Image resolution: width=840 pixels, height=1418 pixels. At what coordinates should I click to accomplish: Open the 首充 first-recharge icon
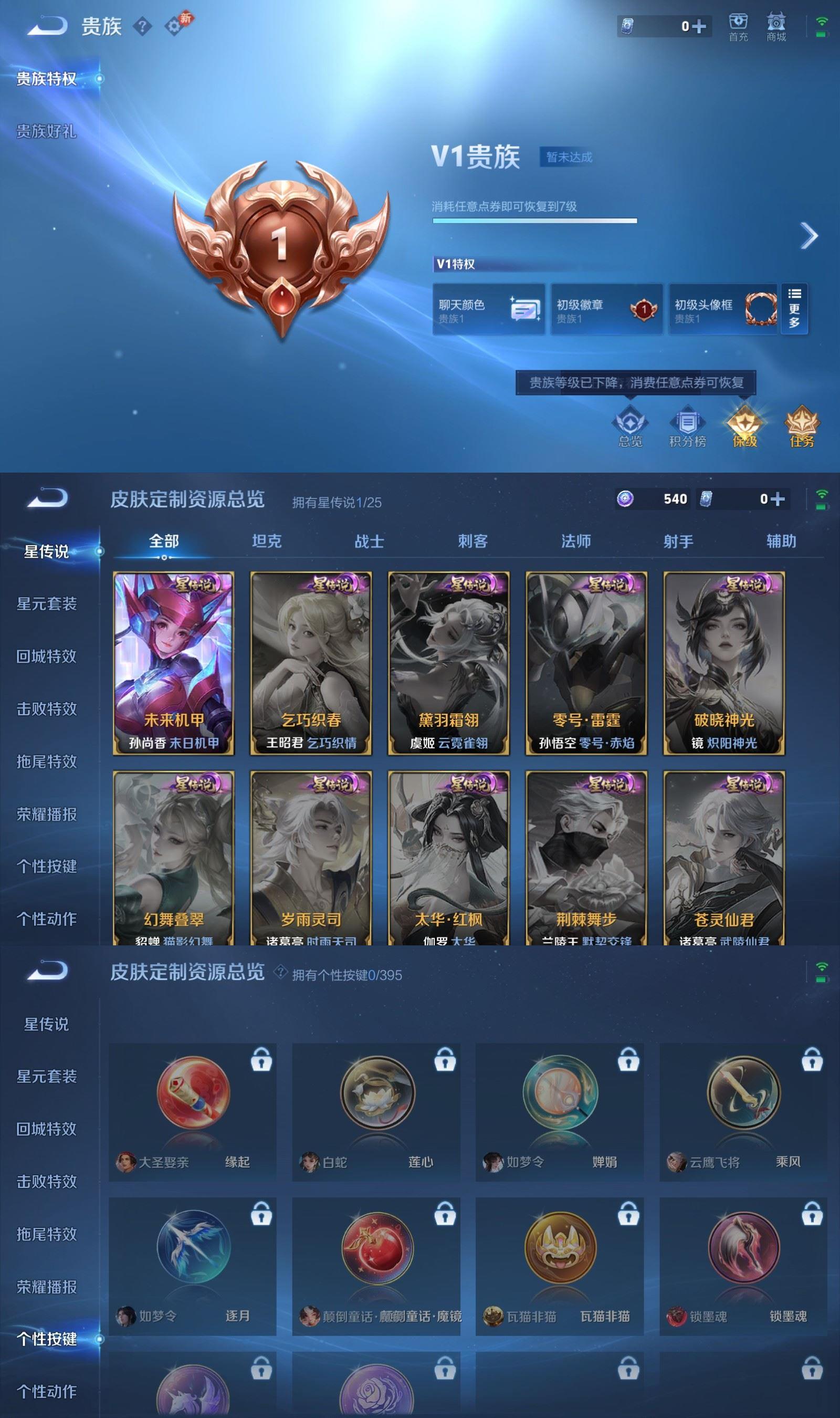coord(739,27)
